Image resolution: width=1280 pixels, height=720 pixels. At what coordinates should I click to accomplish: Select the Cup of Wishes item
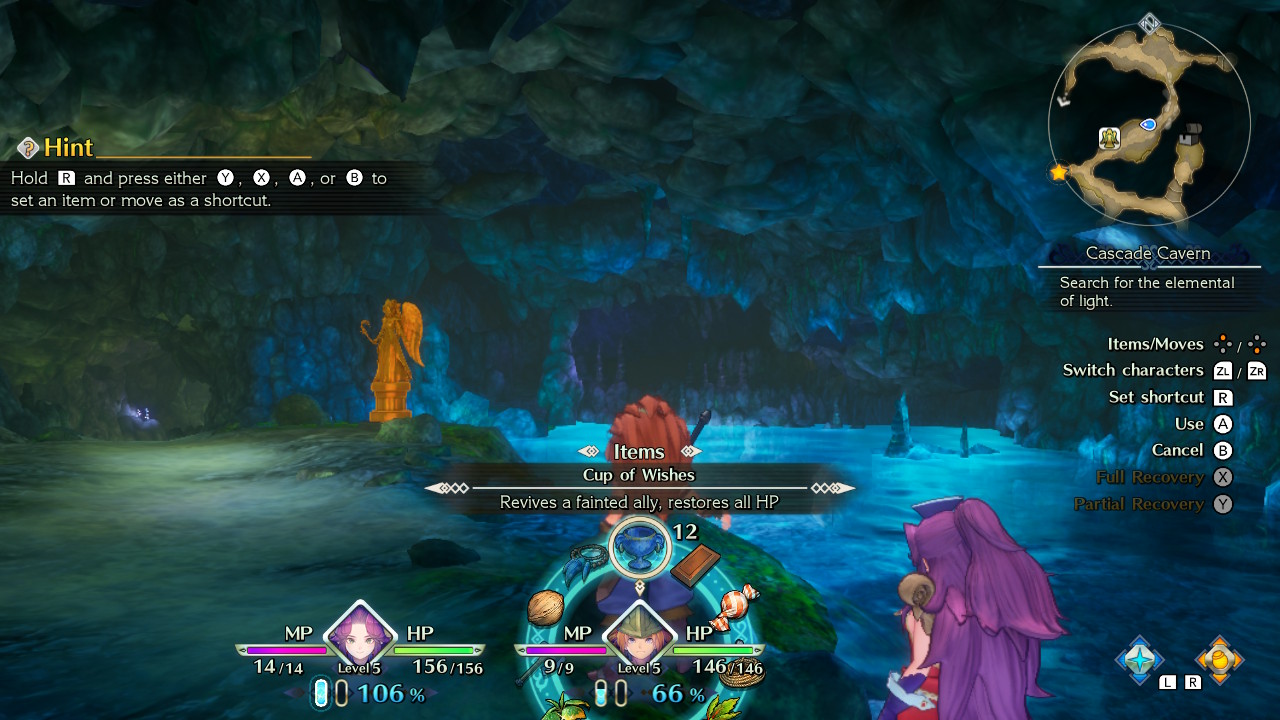pyautogui.click(x=639, y=548)
